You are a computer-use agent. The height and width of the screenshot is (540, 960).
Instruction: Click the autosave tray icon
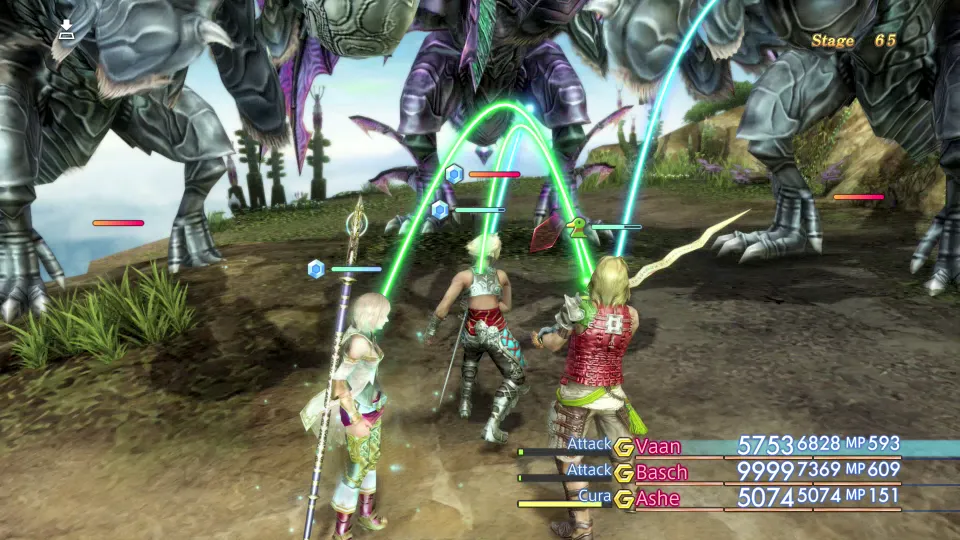(x=66, y=29)
